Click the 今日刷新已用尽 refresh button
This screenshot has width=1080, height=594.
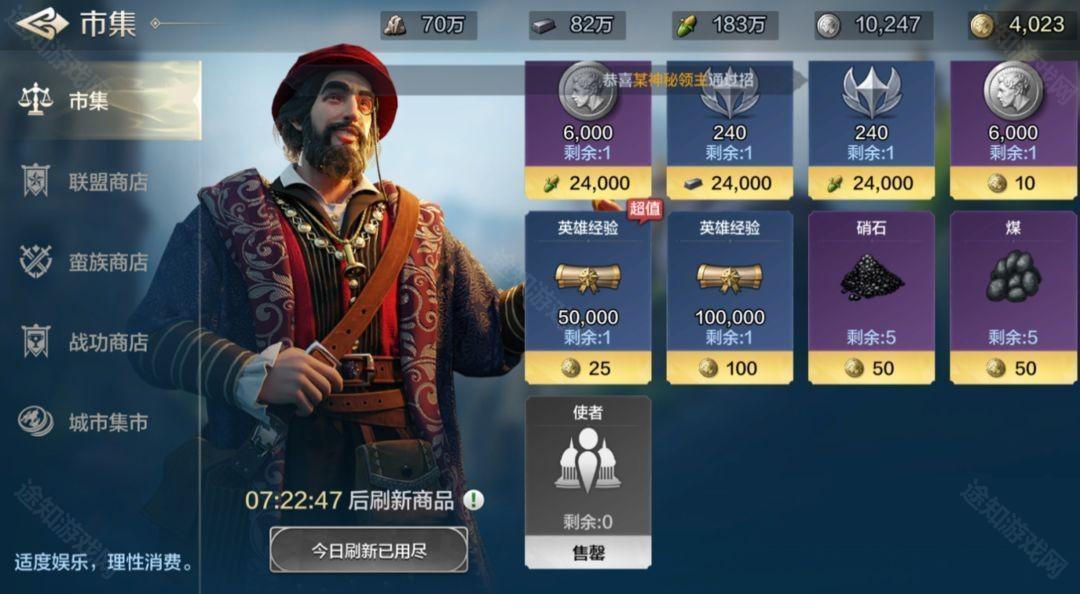(368, 550)
